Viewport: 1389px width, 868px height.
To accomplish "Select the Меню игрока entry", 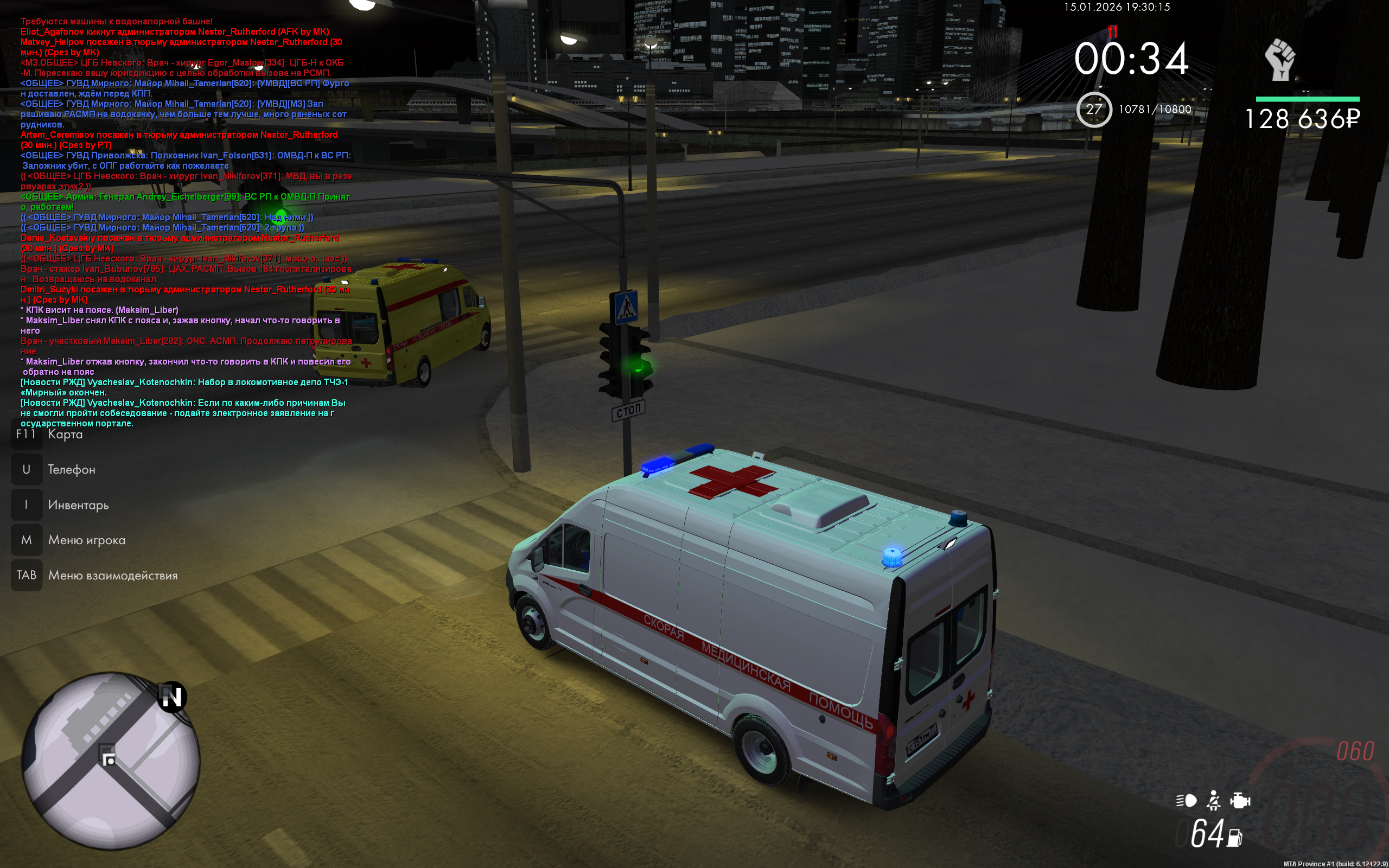I will pyautogui.click(x=87, y=540).
